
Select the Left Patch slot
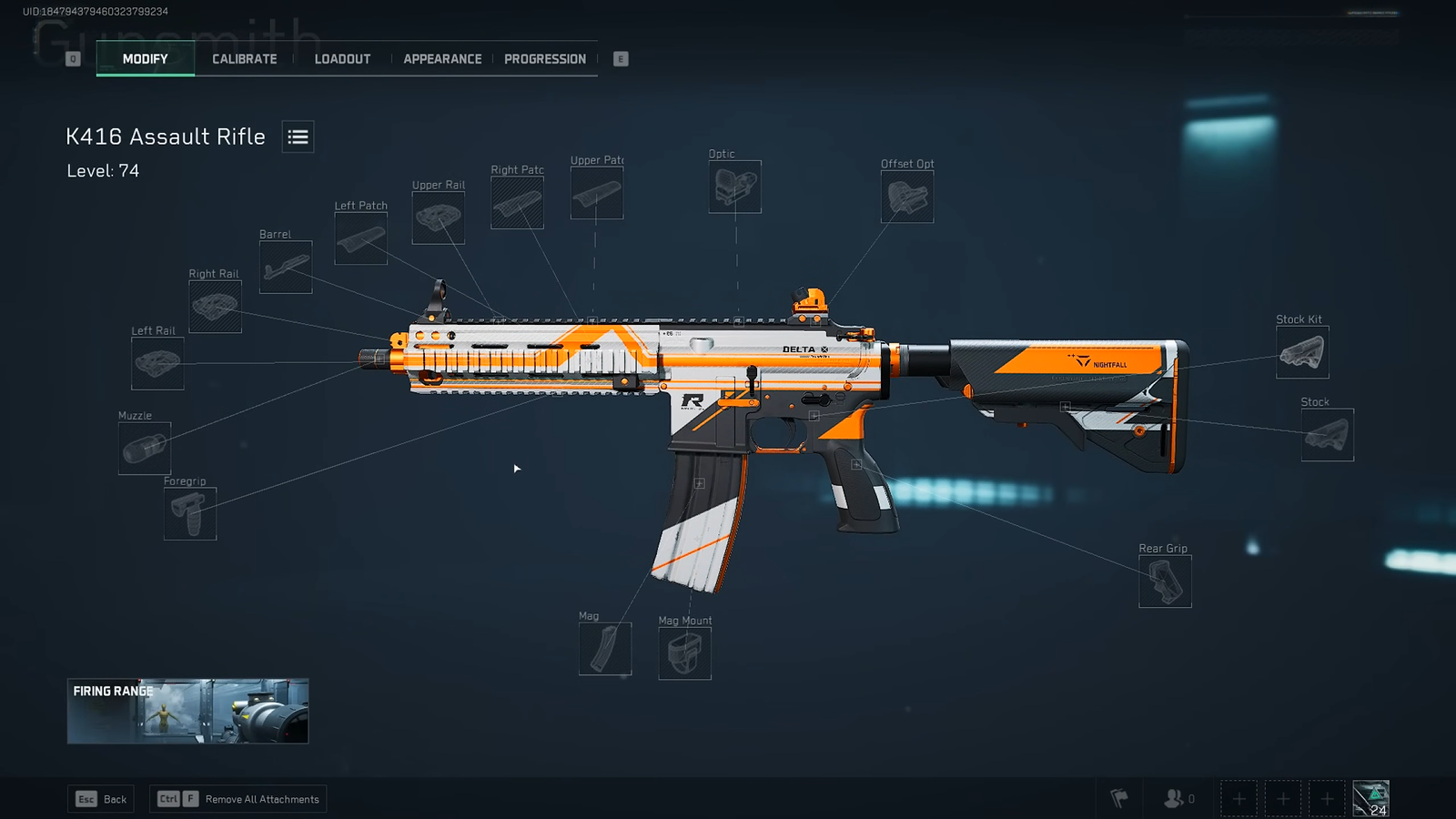(x=360, y=238)
